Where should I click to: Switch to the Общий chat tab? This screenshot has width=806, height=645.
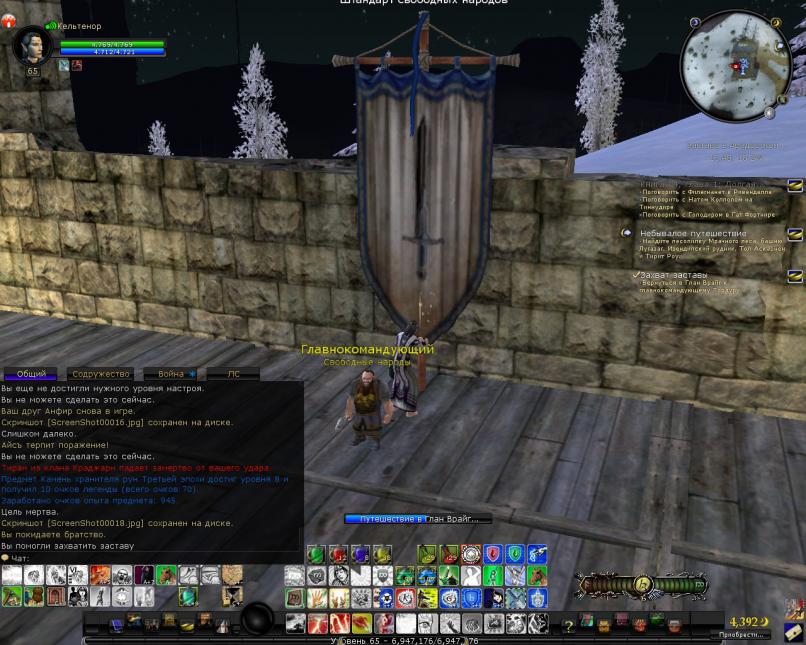pos(31,374)
